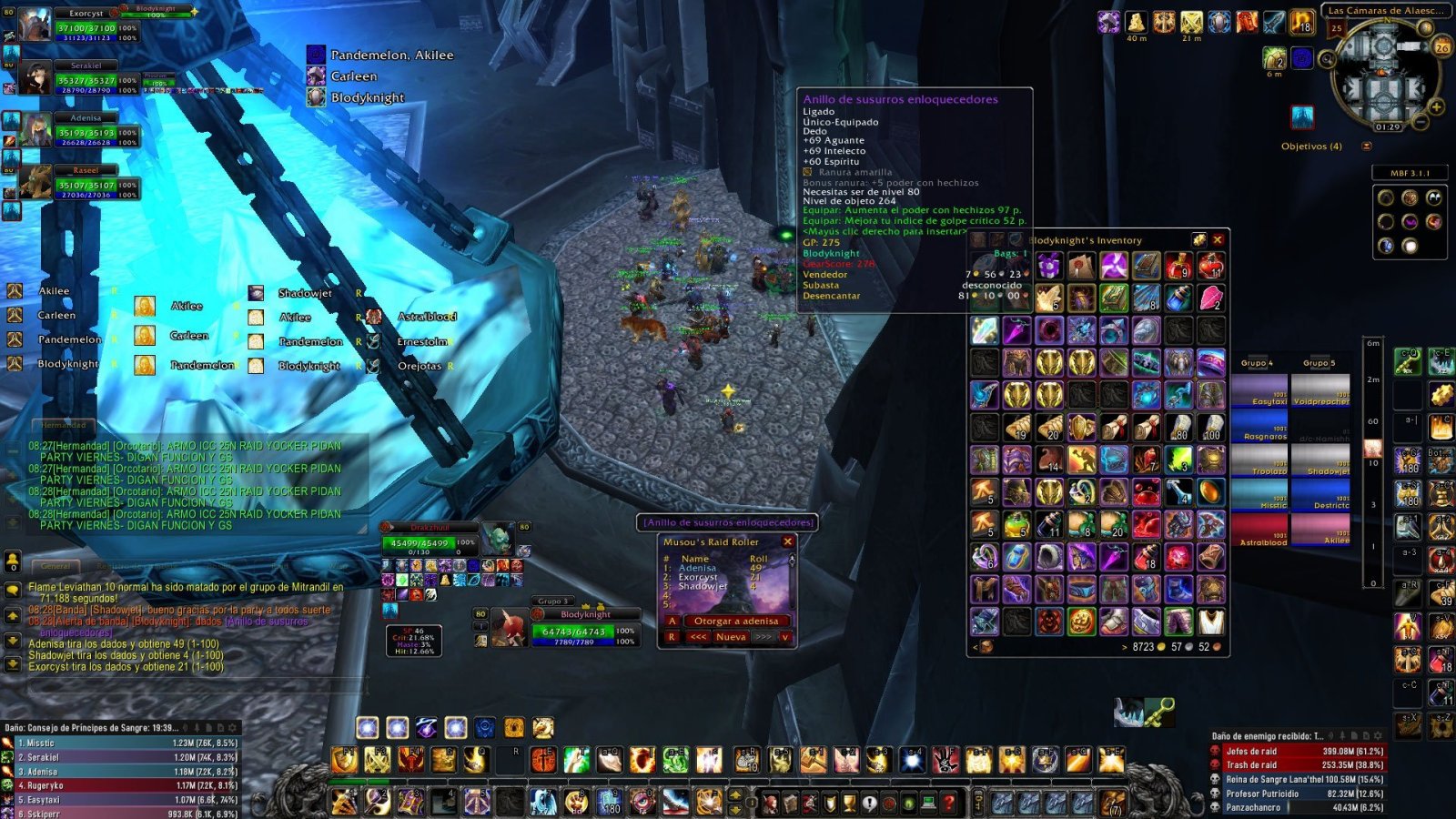Switch to the General chat tab
Screen dimensions: 1456x819
(x=56, y=566)
